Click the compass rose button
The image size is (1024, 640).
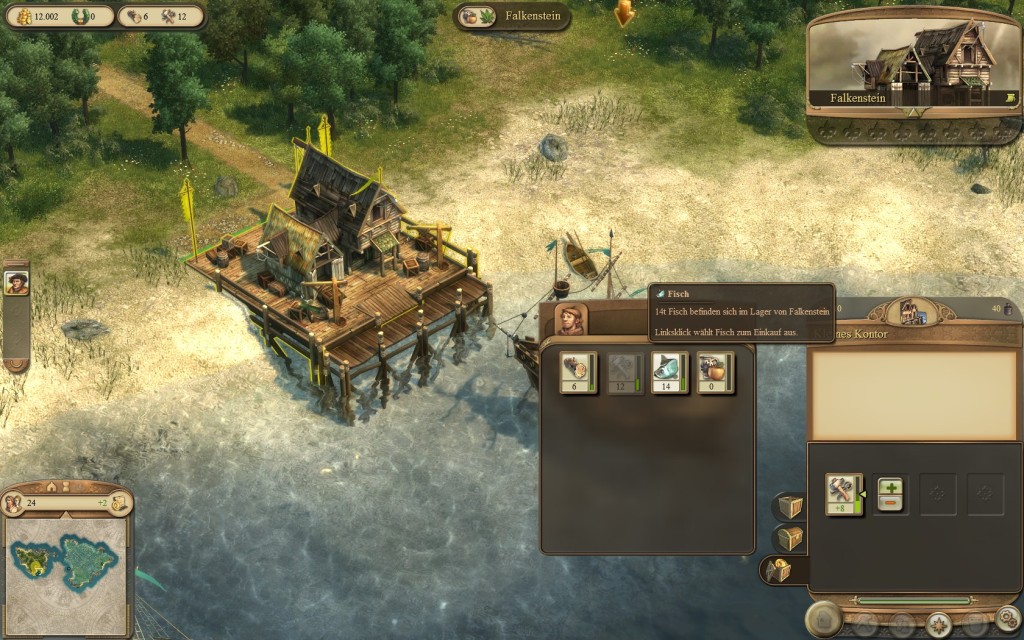(938, 624)
